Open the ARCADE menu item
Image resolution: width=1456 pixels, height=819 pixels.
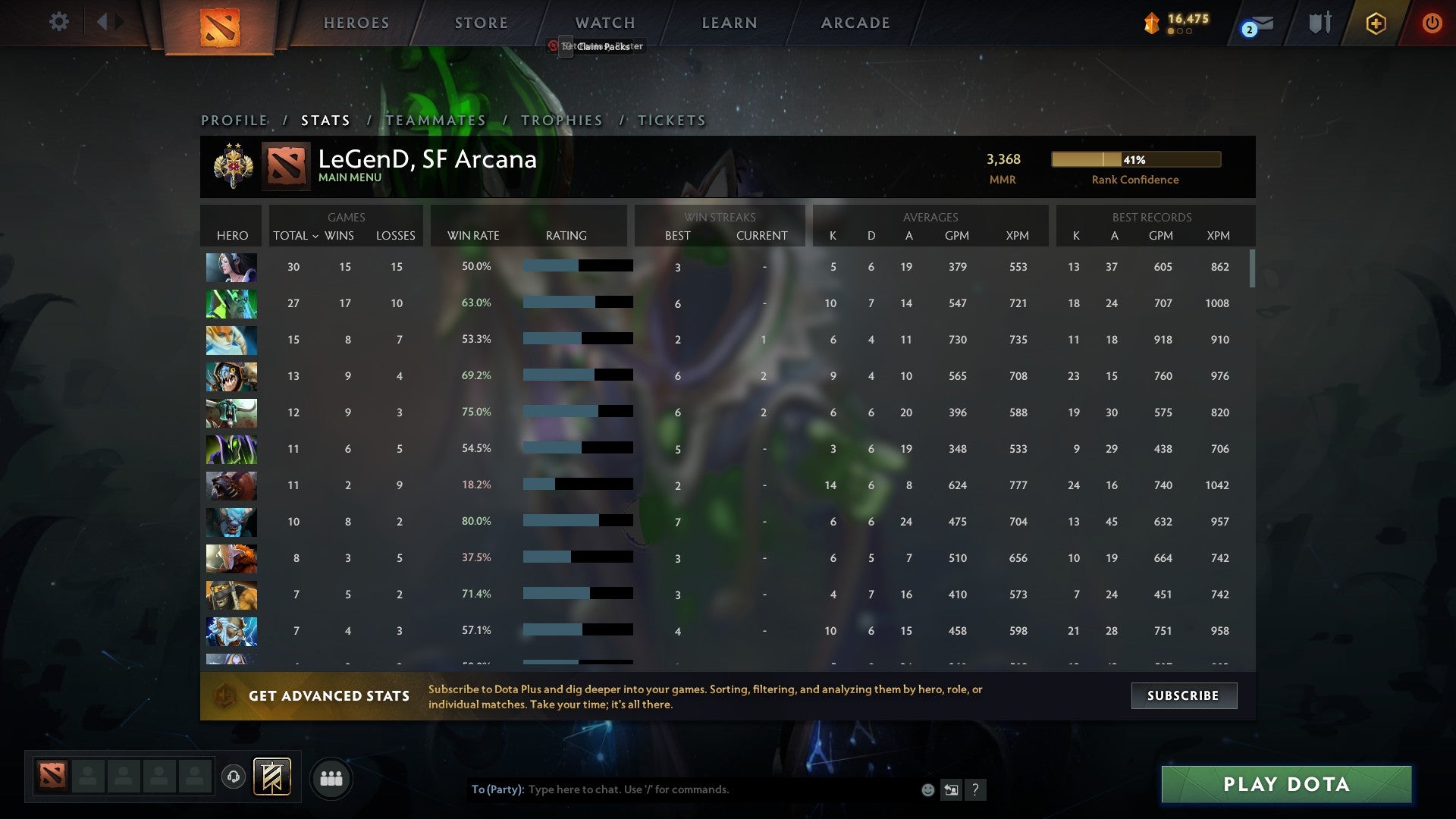click(855, 23)
